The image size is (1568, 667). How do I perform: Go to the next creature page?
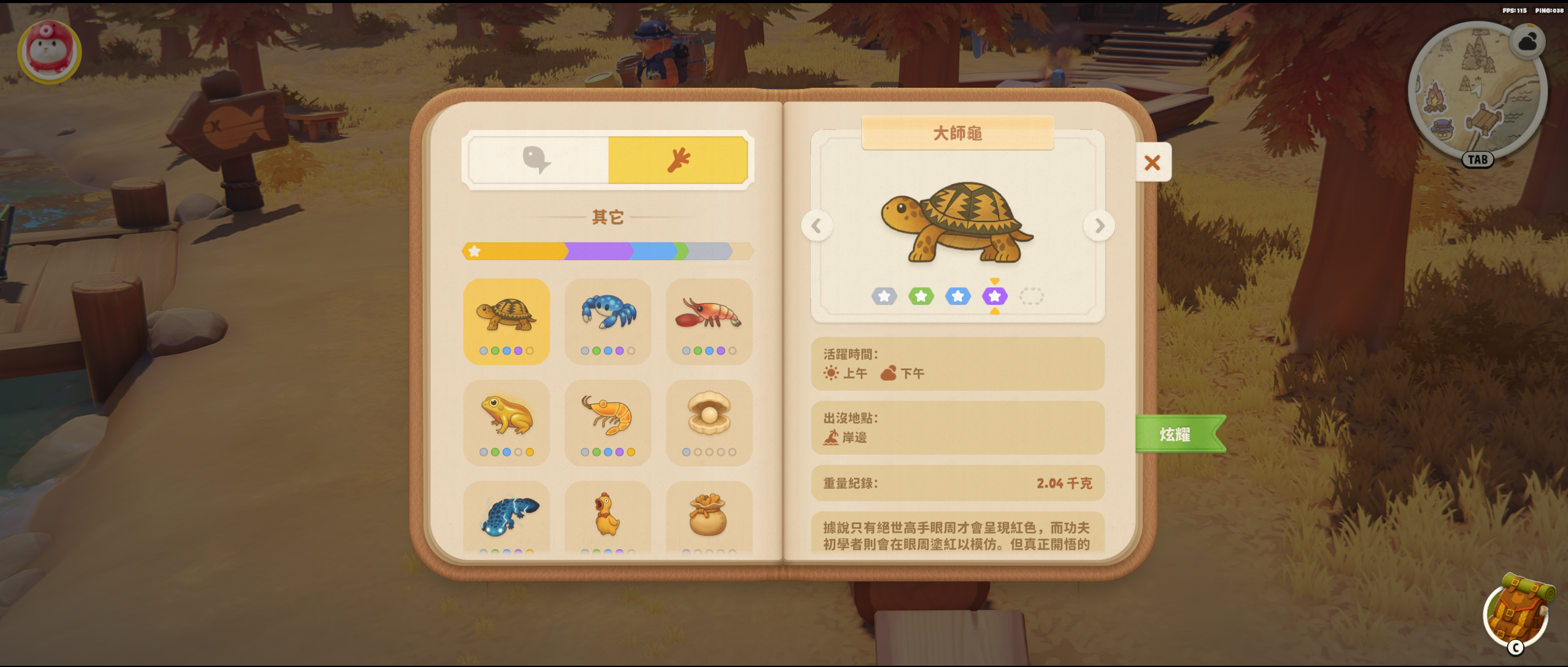[x=1099, y=226]
